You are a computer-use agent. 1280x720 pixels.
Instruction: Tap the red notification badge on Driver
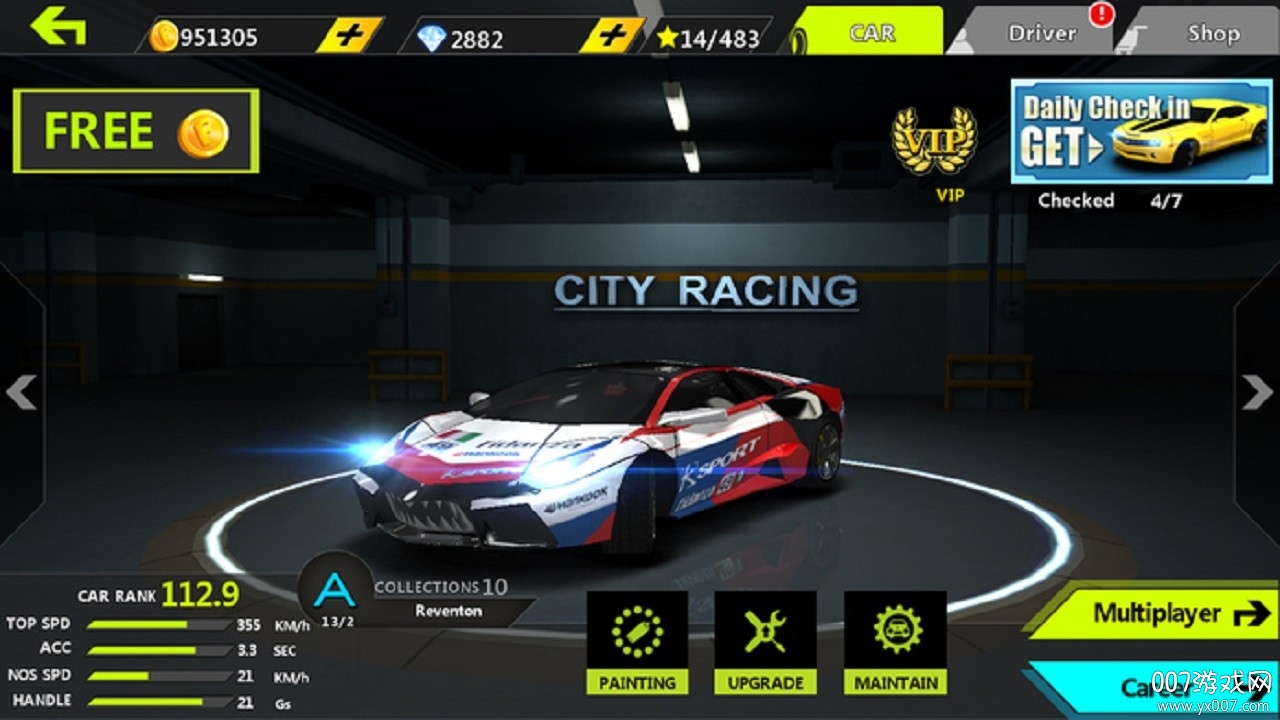1100,16
